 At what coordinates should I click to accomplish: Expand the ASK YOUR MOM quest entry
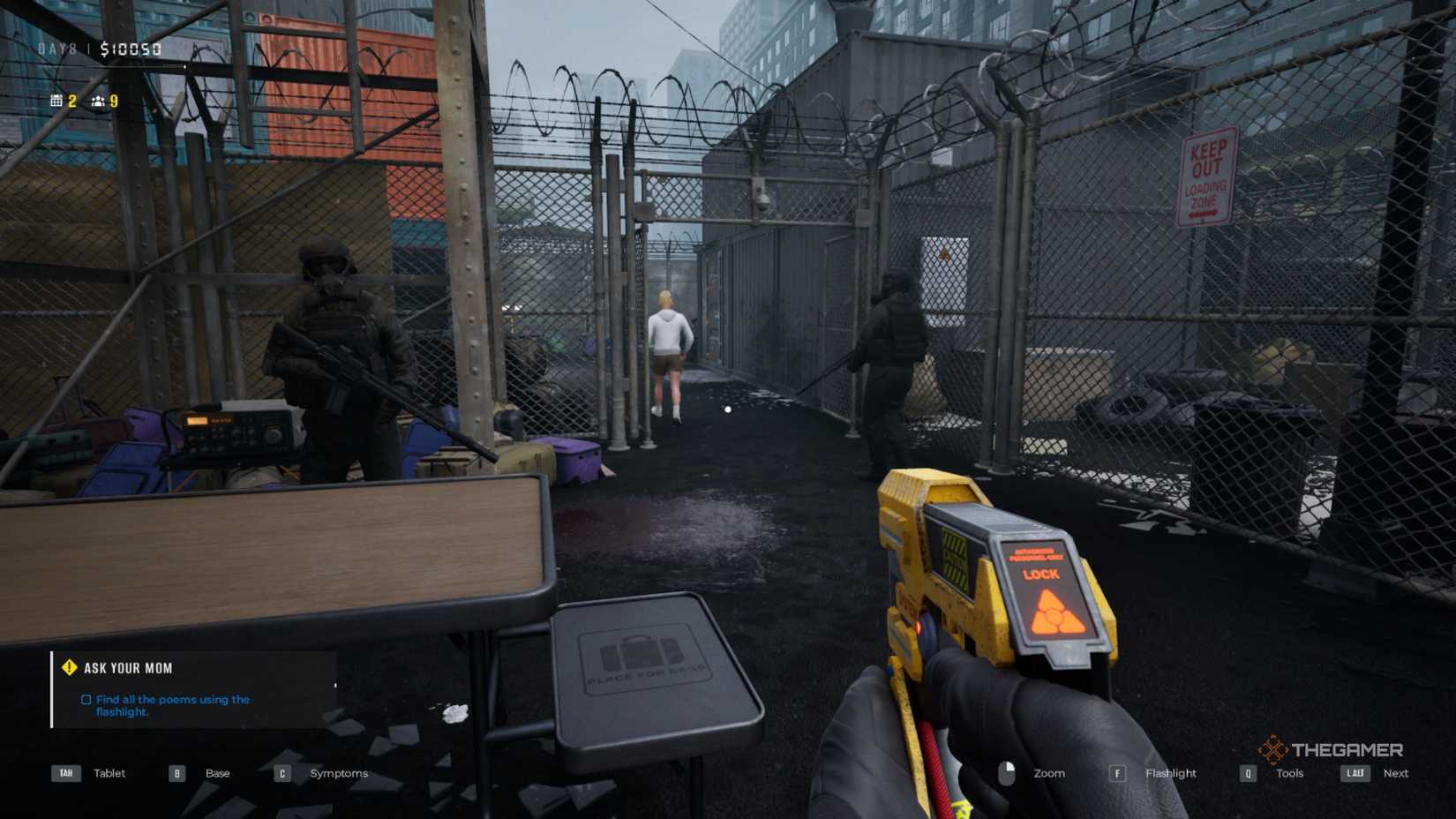click(126, 668)
